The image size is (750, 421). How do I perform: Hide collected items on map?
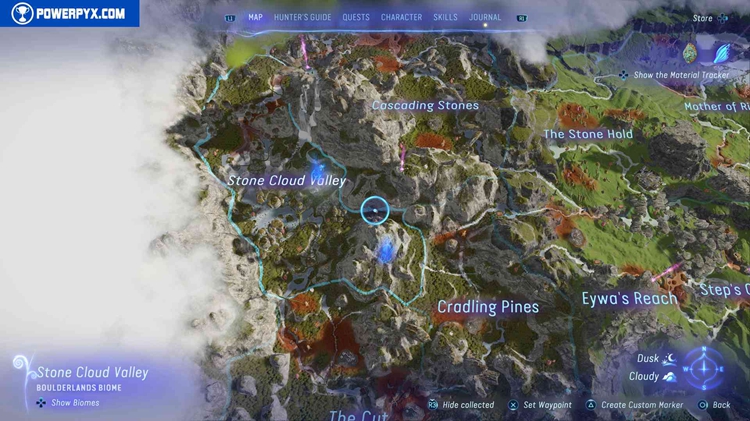461,405
